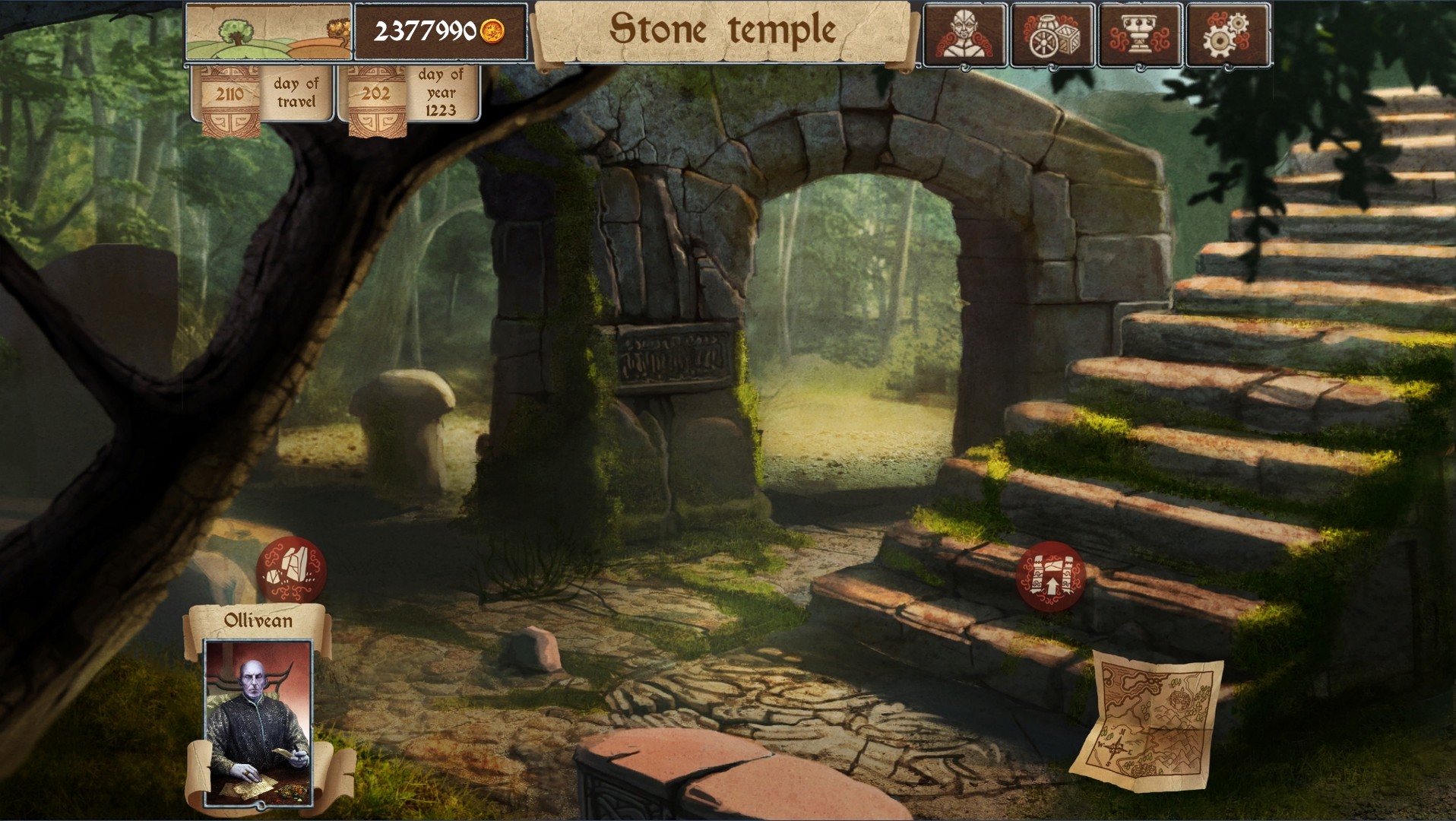Click the Stone temple title banner
Screen dimensions: 1456x821
pyautogui.click(x=723, y=32)
